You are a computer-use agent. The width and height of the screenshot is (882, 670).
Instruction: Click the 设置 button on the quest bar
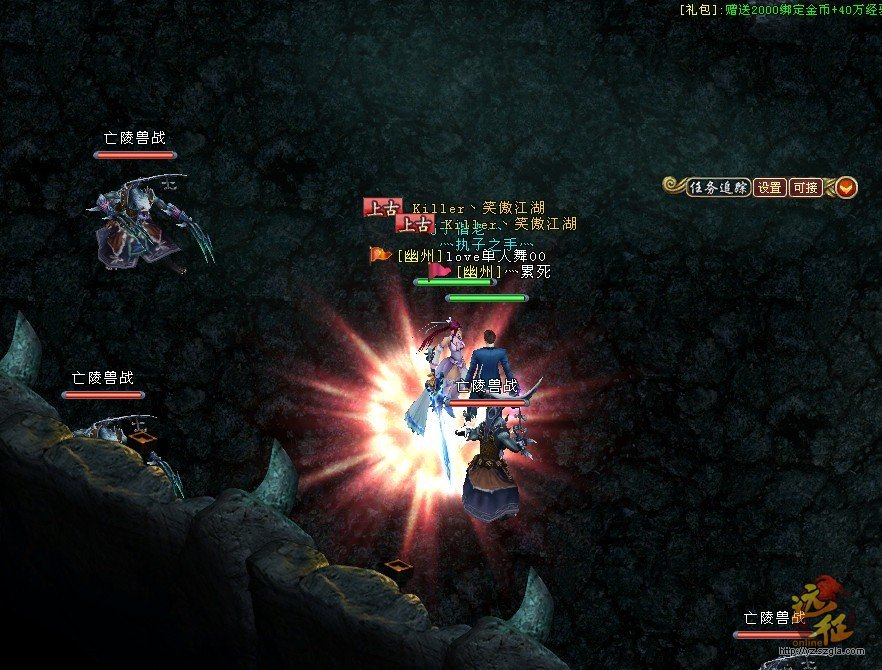tap(770, 187)
